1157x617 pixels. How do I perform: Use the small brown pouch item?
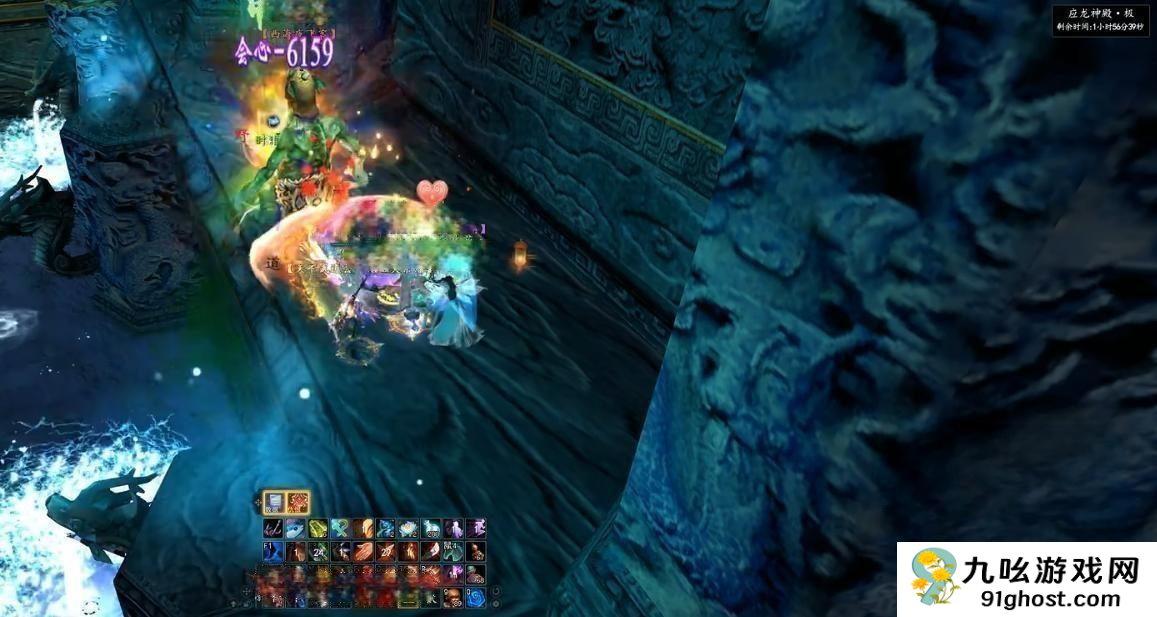(x=475, y=551)
